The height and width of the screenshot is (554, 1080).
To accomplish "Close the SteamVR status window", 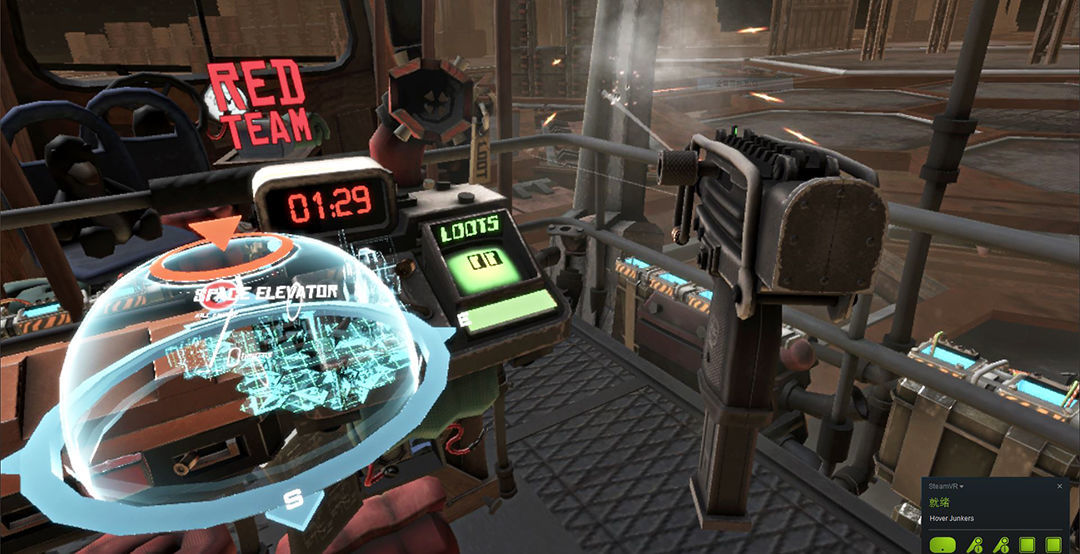I will pyautogui.click(x=1059, y=486).
